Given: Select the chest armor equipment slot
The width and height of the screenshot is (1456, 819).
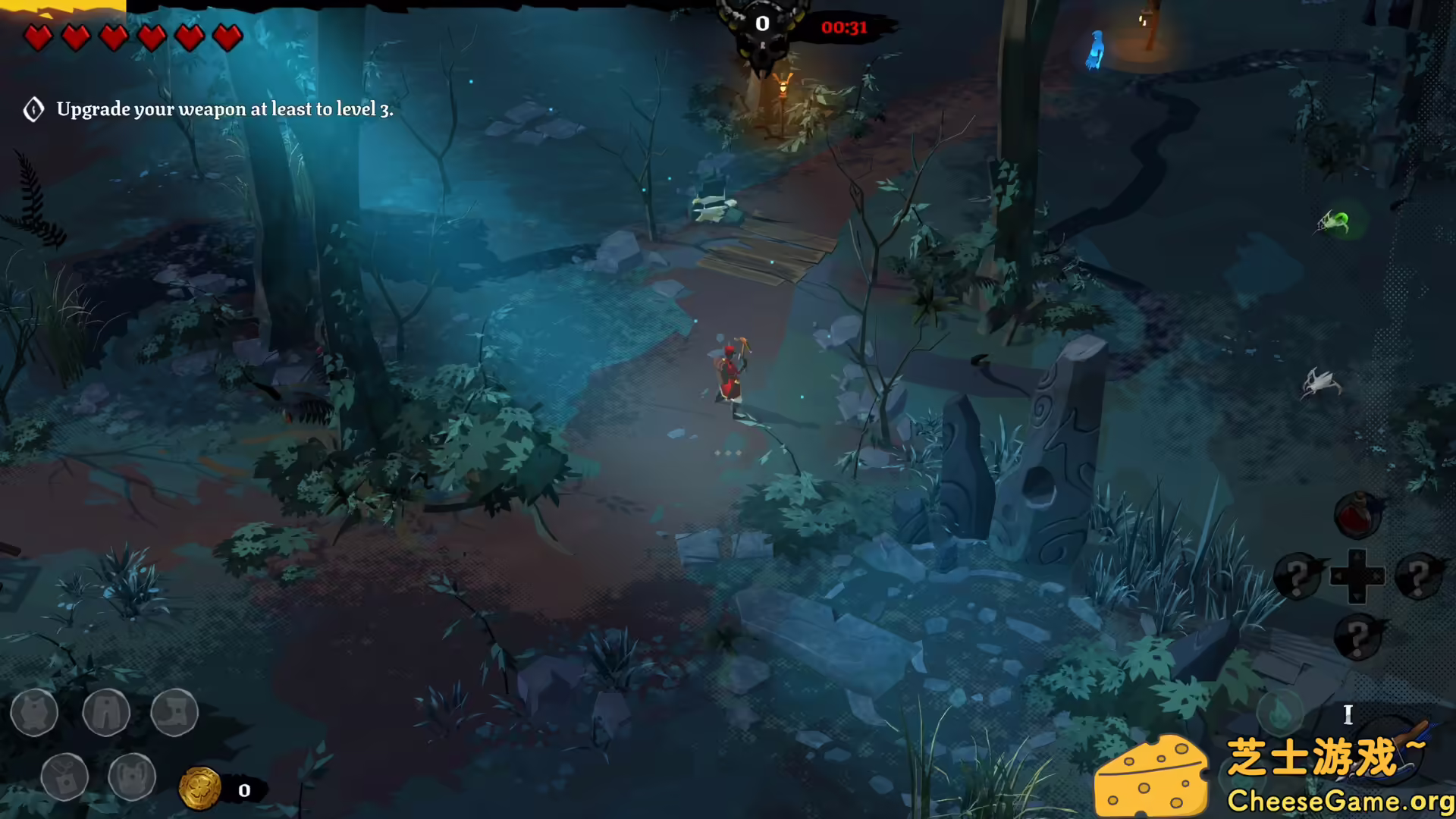Looking at the screenshot, I should [34, 713].
